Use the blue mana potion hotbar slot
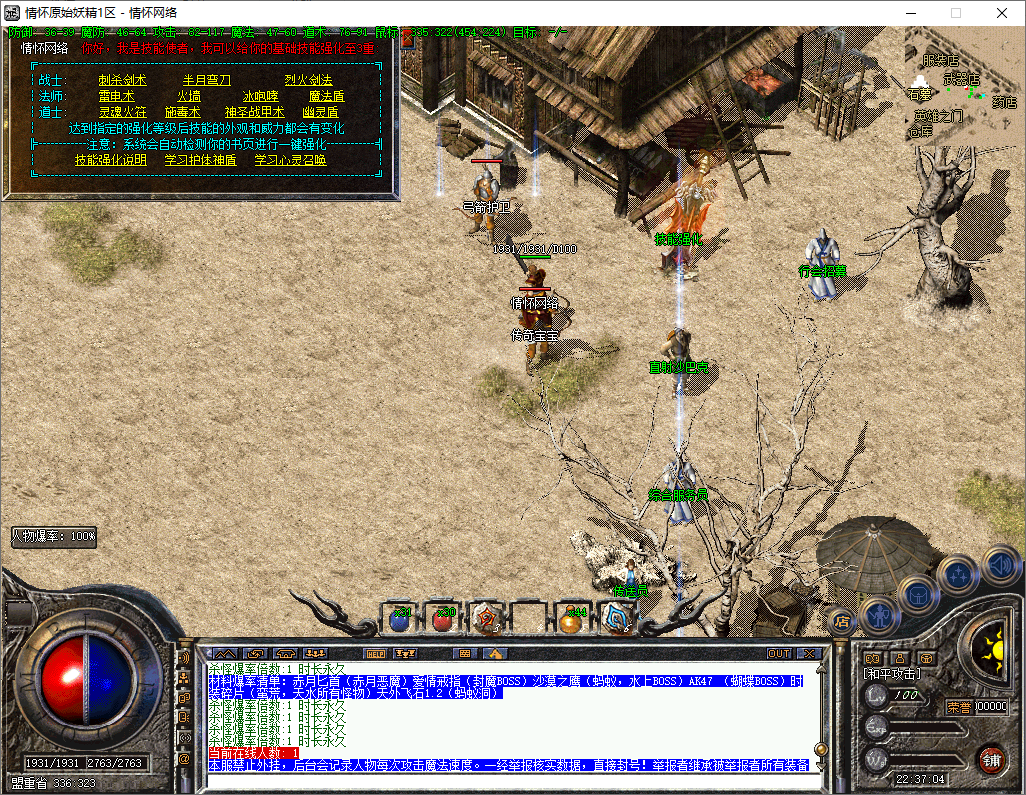Viewport: 1026px width, 795px height. (400, 619)
